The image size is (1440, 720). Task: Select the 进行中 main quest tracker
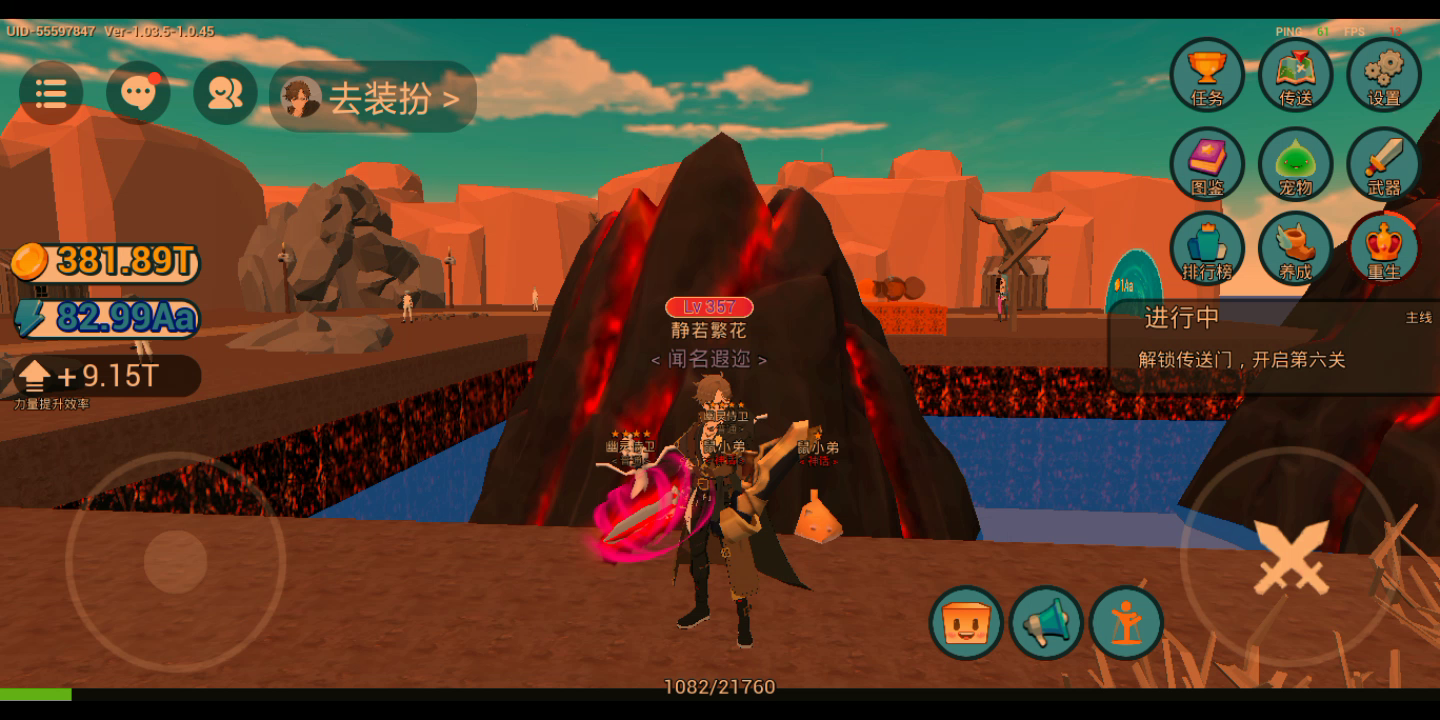[1272, 340]
